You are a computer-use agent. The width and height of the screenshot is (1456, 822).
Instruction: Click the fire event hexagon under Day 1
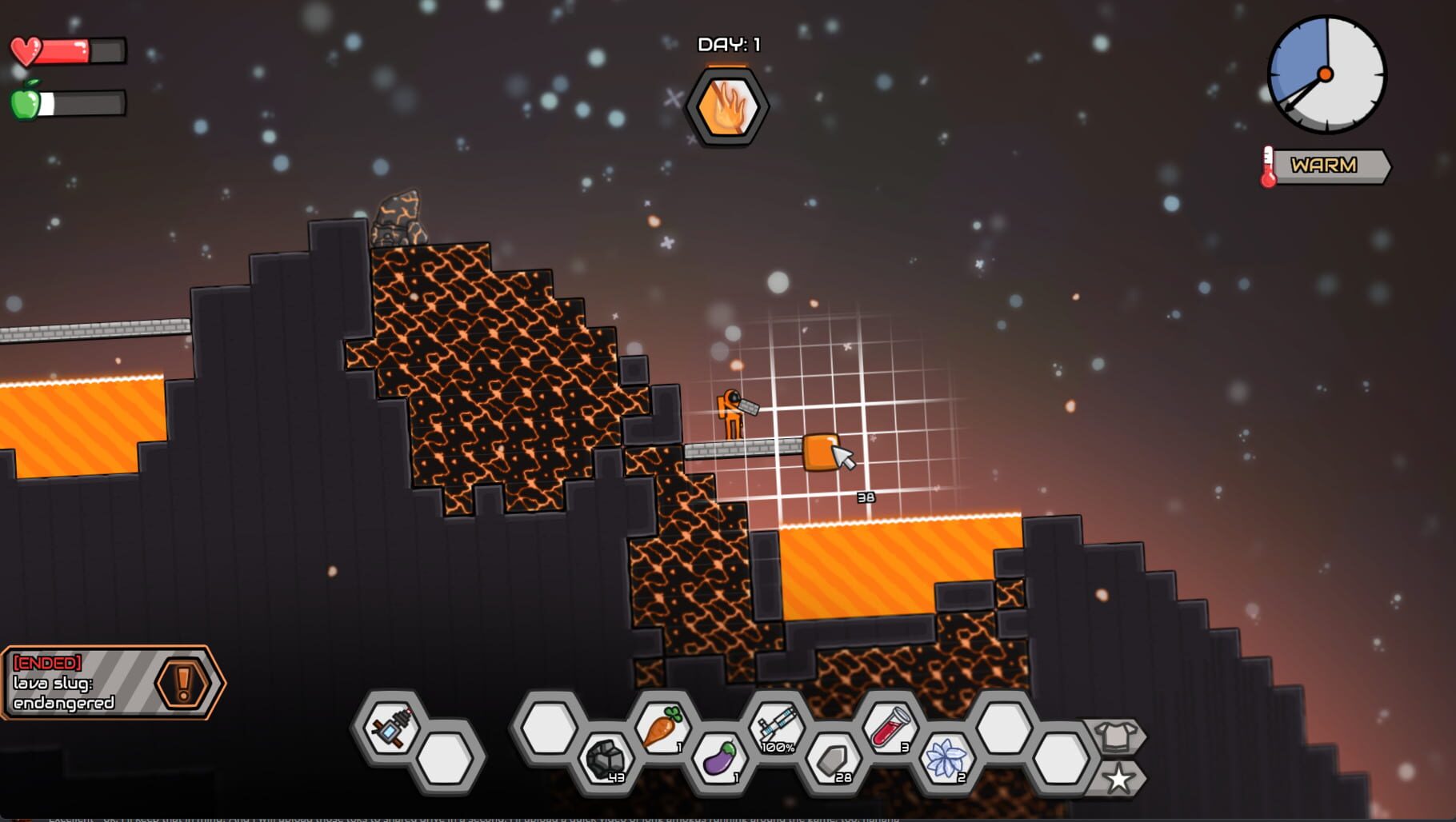[726, 106]
